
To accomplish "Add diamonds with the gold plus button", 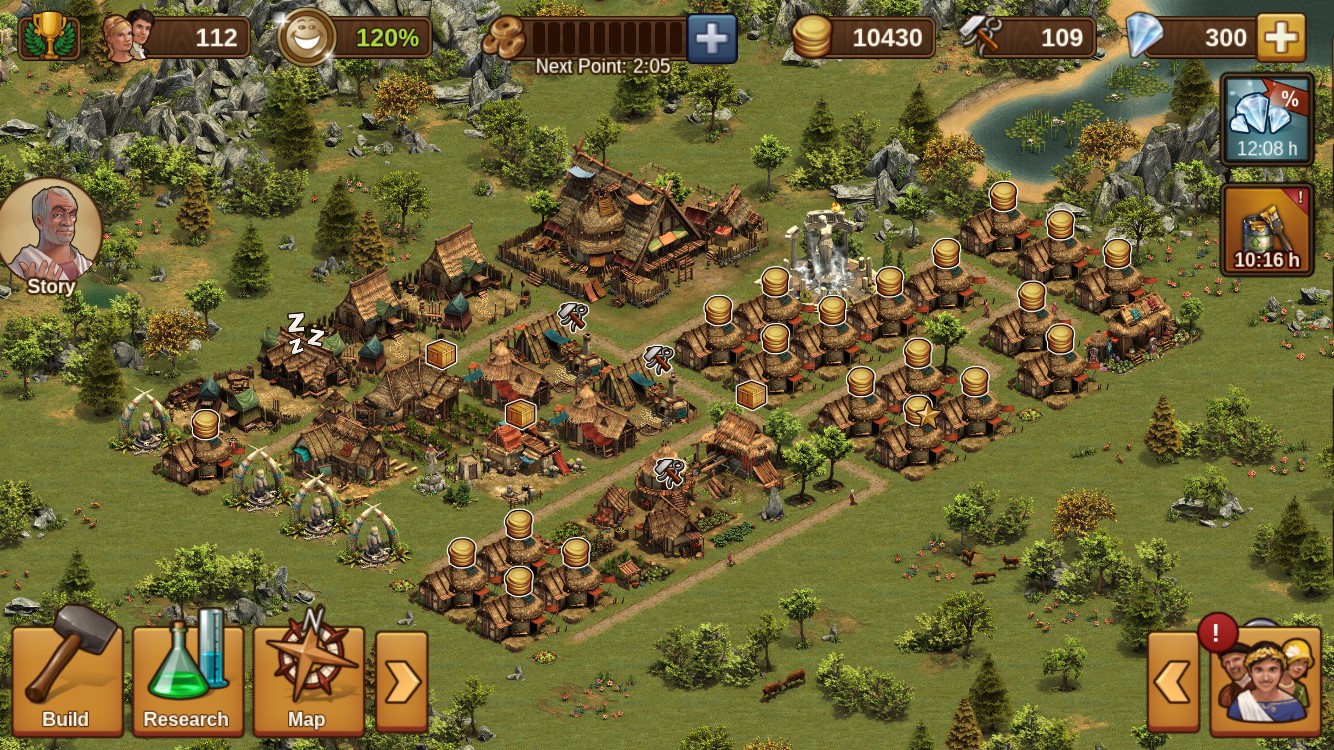I will coord(1280,38).
